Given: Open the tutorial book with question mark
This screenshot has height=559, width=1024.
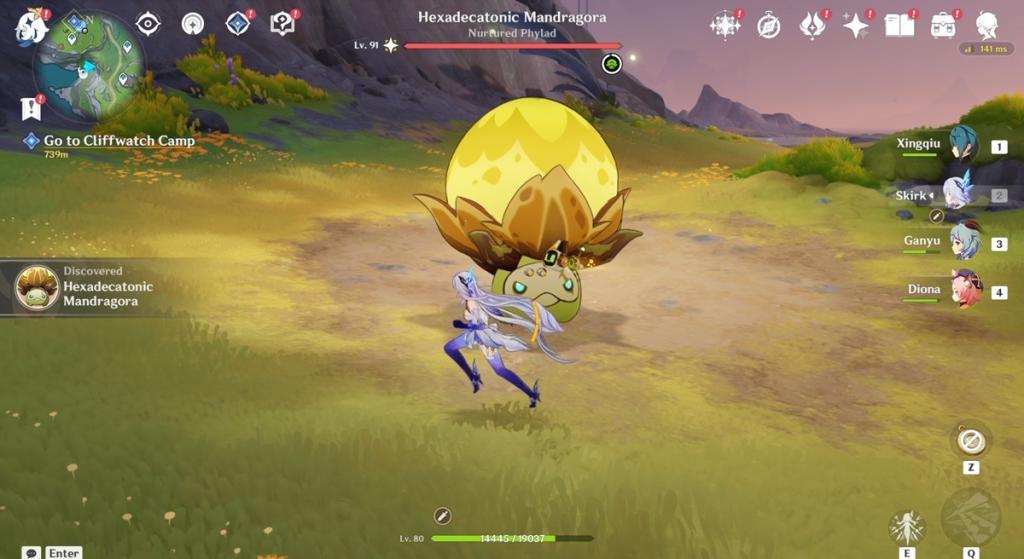Looking at the screenshot, I should (283, 23).
